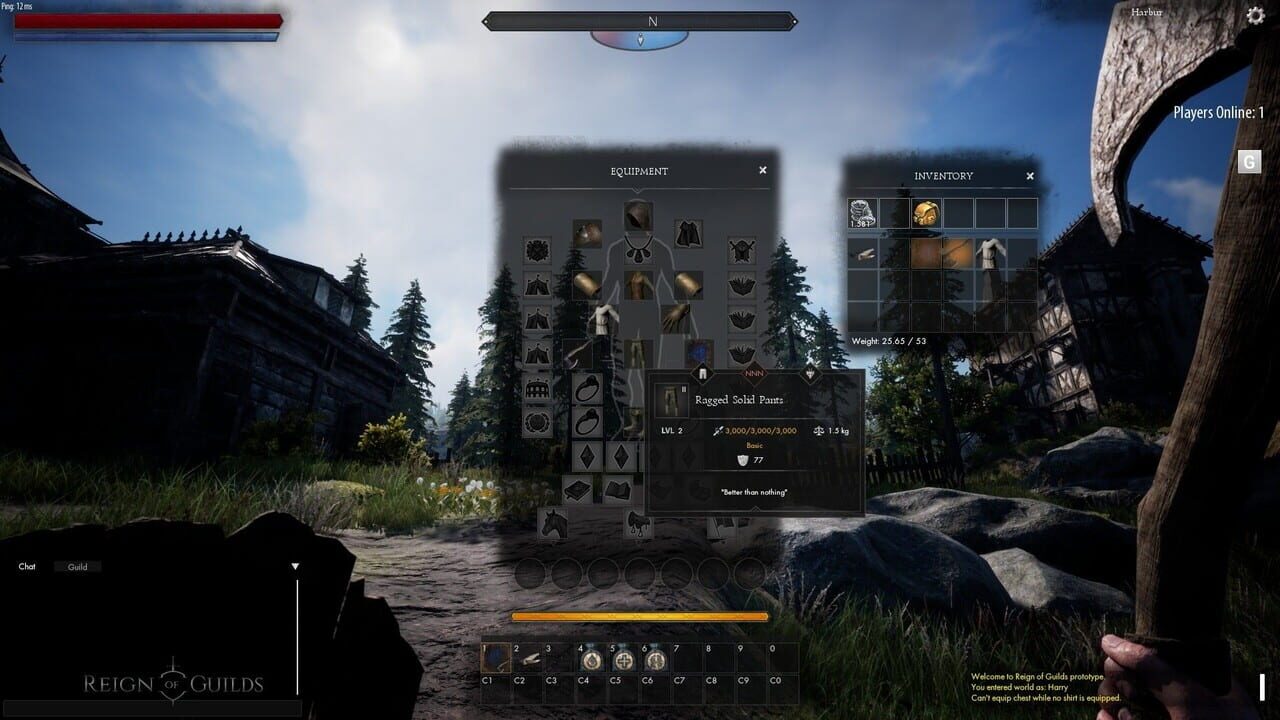This screenshot has width=1280, height=720.
Task: Open the Chat tab
Action: pos(27,566)
